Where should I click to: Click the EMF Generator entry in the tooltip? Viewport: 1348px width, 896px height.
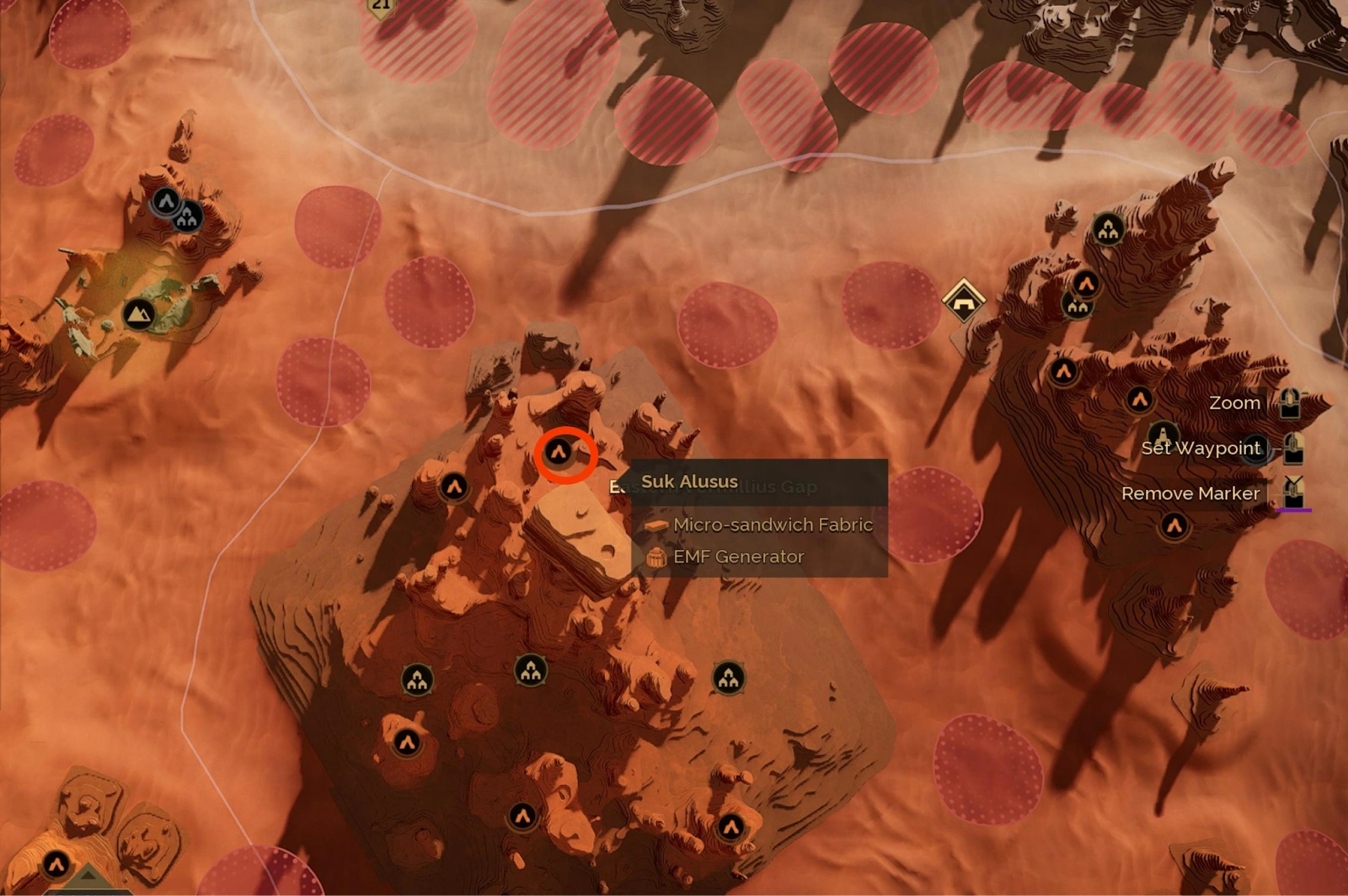coord(737,556)
